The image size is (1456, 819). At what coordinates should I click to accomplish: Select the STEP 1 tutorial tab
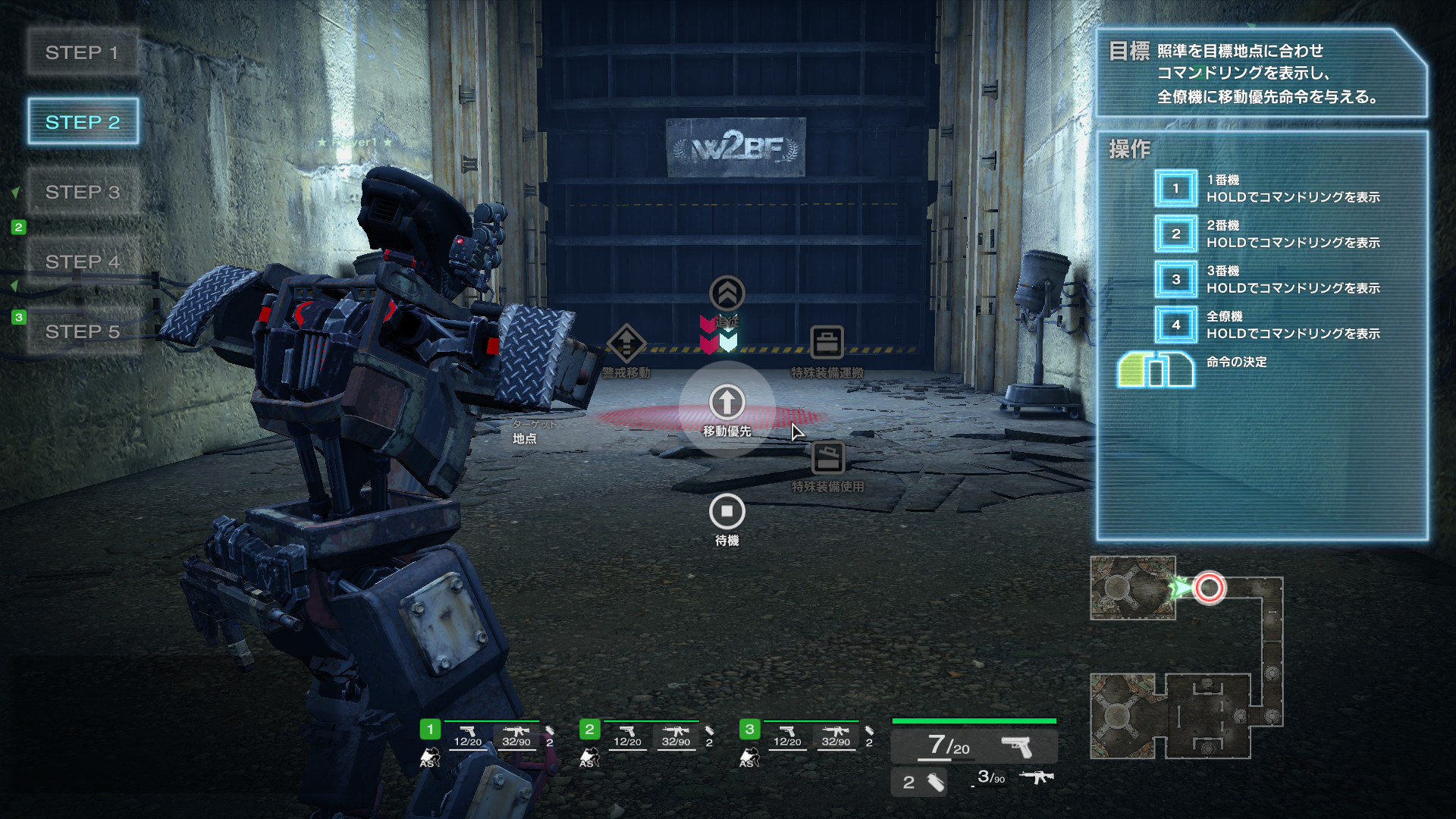pyautogui.click(x=83, y=52)
